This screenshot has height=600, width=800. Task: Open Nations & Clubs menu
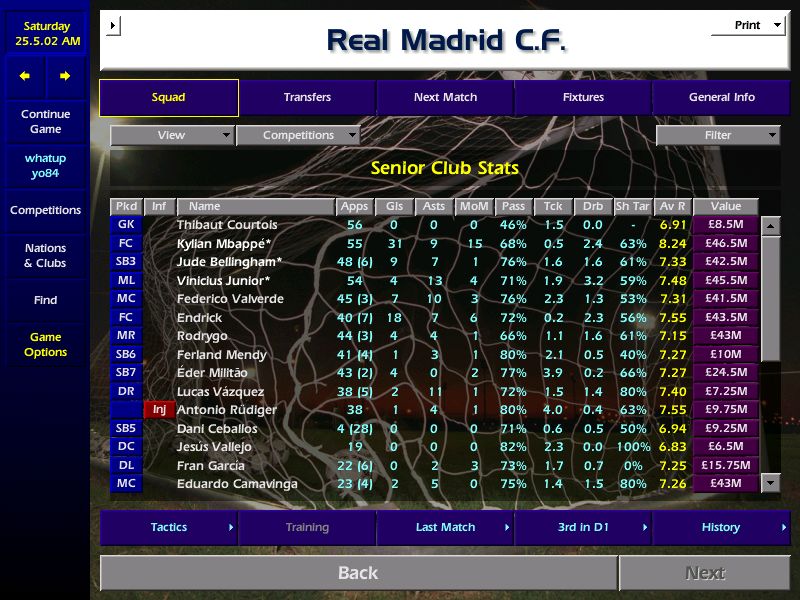point(45,255)
